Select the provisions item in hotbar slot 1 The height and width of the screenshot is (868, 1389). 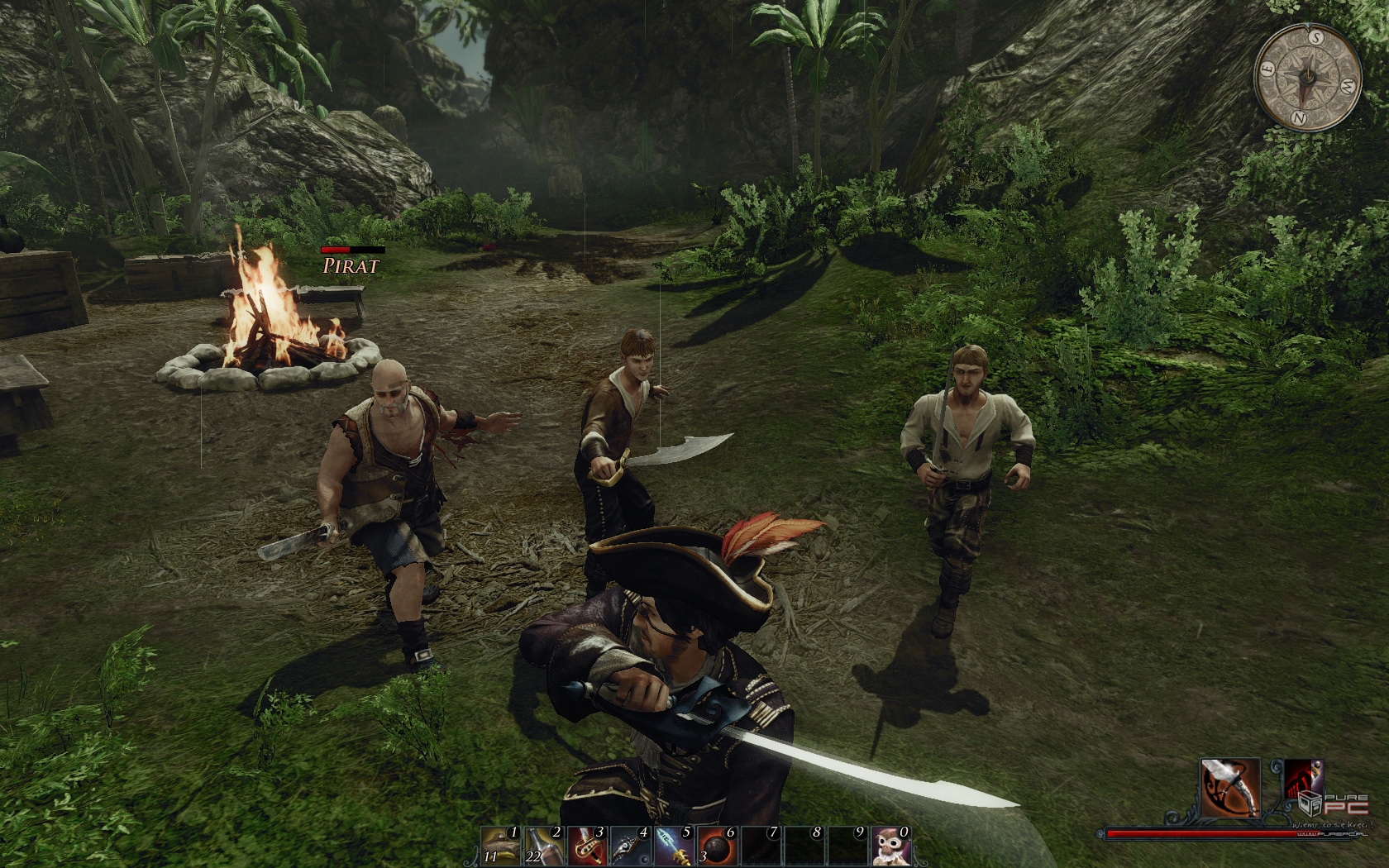[x=500, y=845]
